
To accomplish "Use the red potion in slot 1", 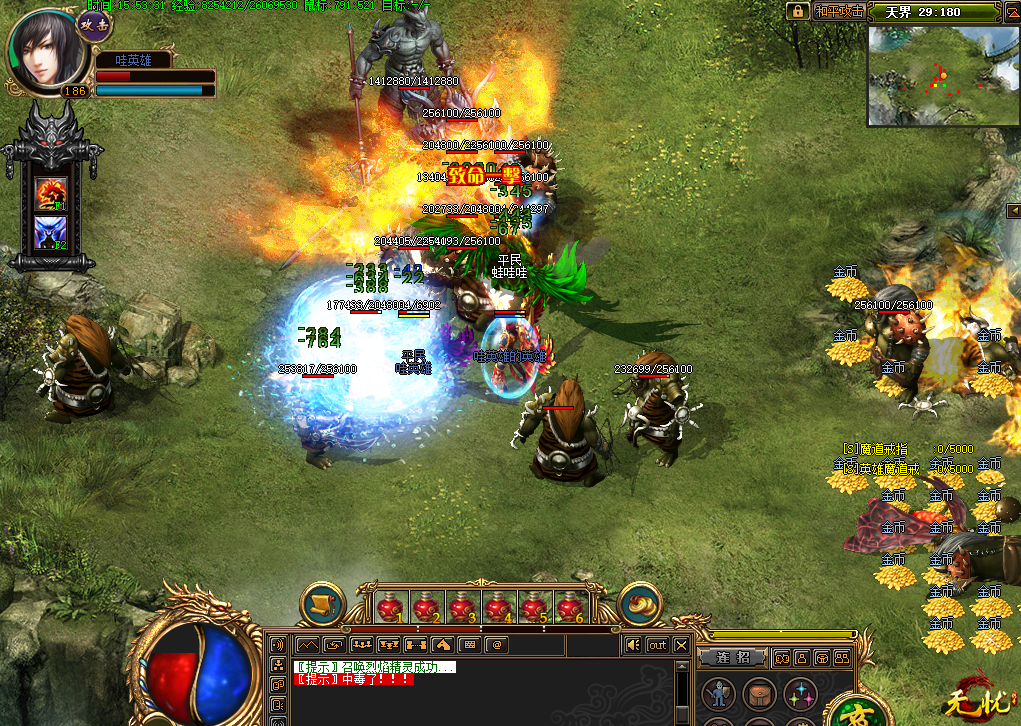I will (x=391, y=606).
